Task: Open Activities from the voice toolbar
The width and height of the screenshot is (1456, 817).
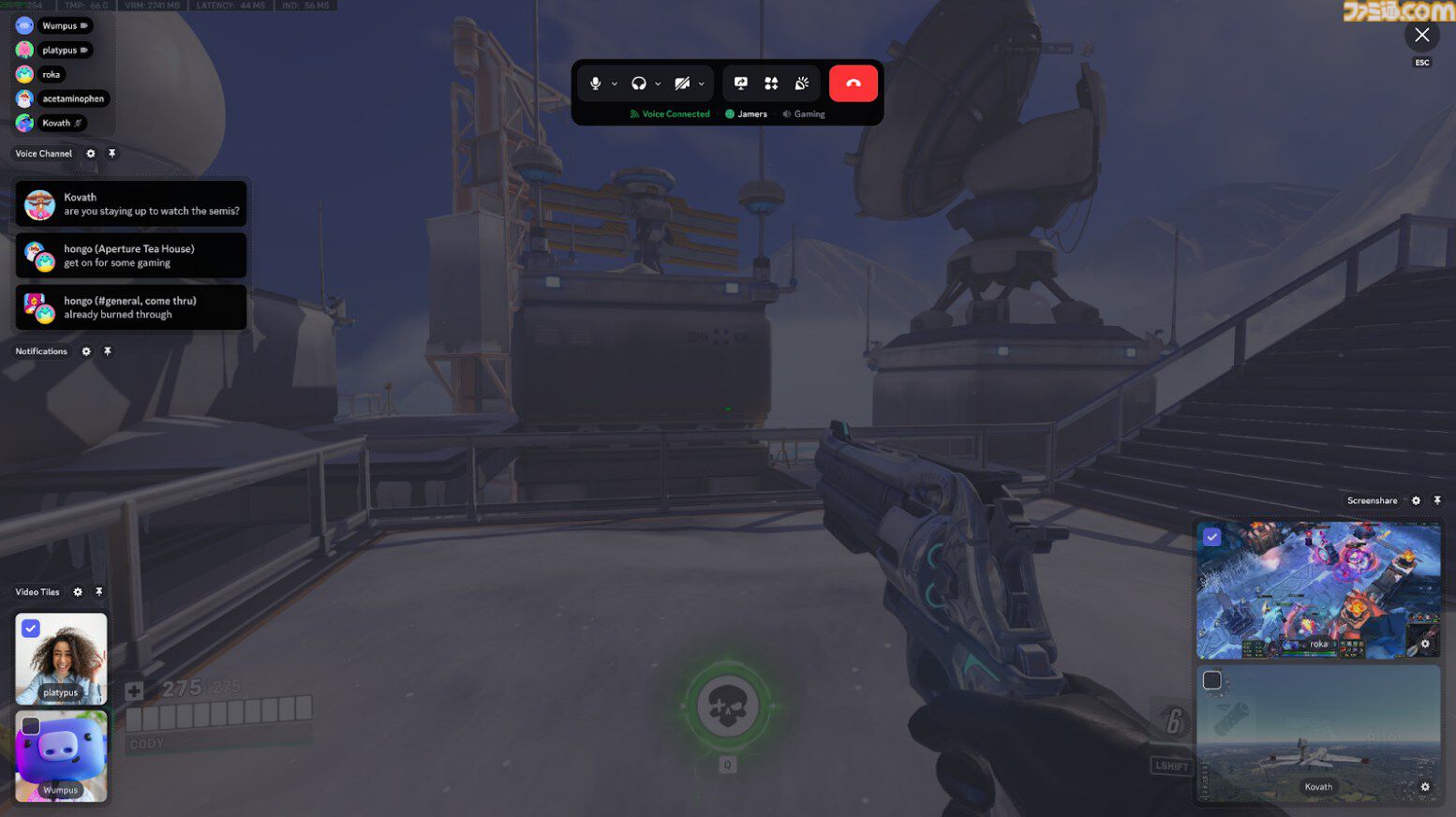Action: click(771, 83)
